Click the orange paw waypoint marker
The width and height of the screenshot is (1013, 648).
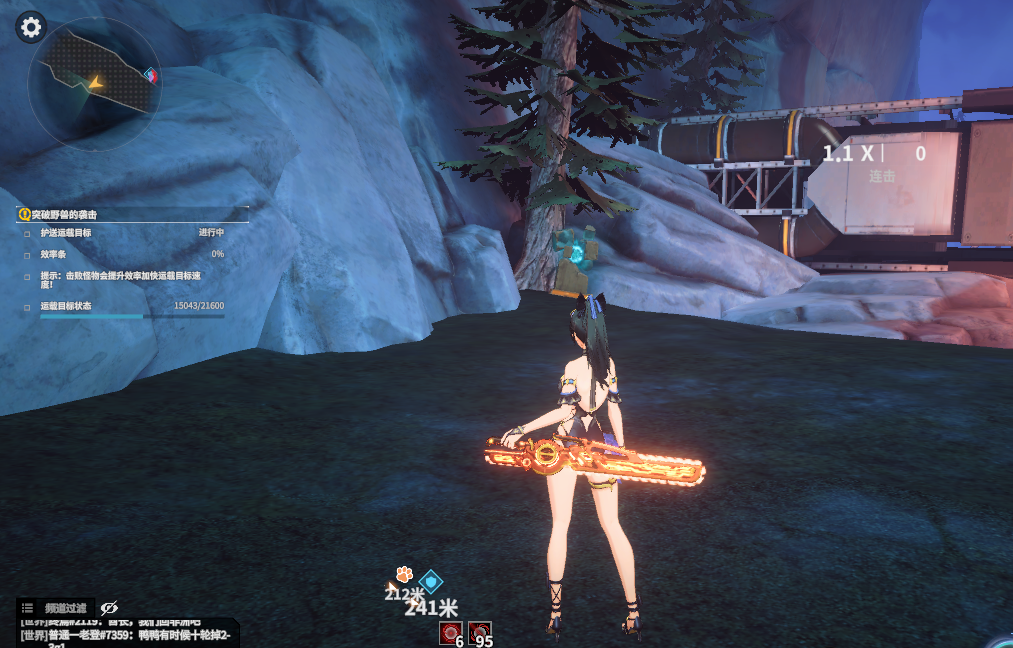[404, 574]
